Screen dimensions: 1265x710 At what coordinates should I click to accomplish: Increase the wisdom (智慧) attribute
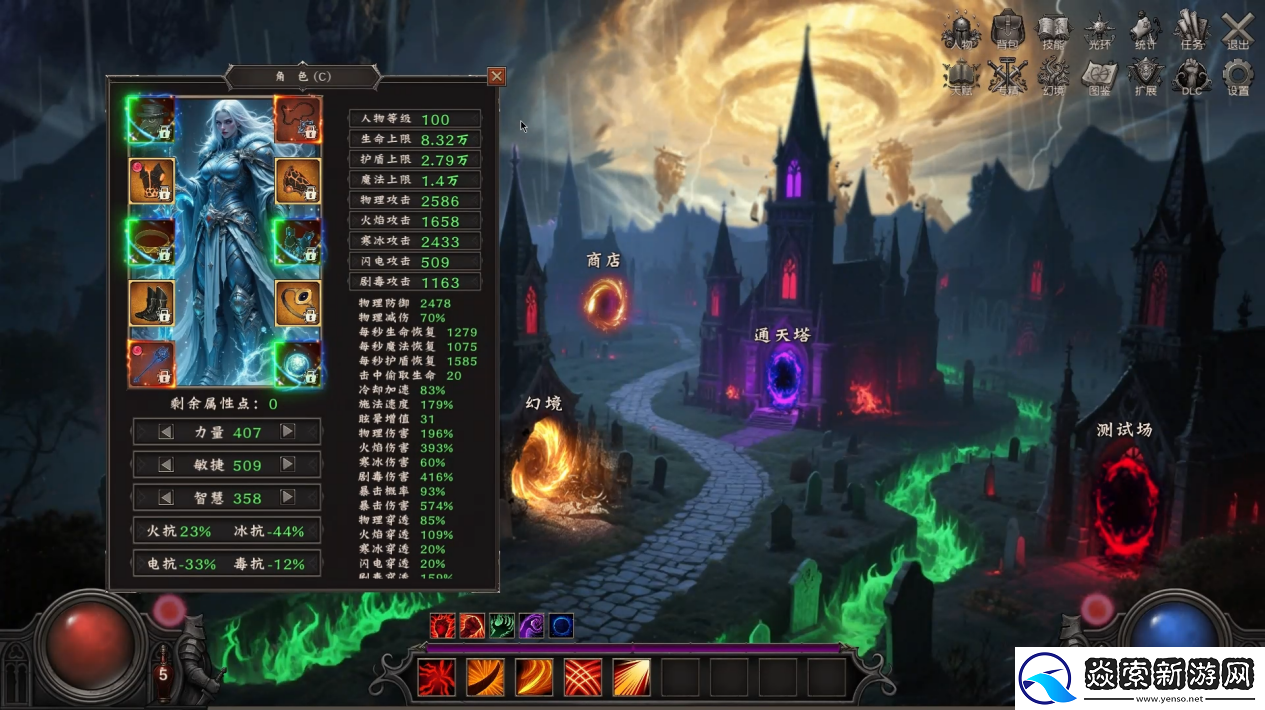pos(287,497)
